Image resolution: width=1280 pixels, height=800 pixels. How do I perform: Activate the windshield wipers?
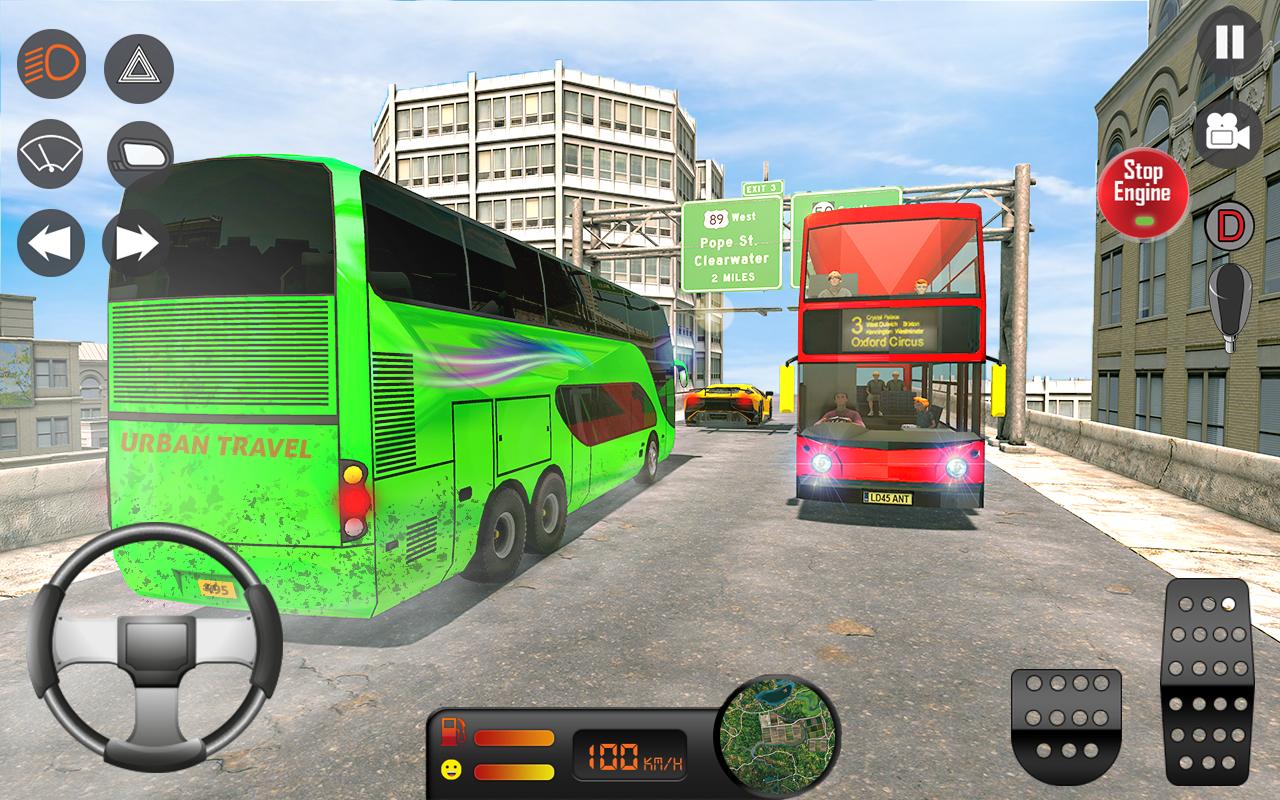click(48, 150)
